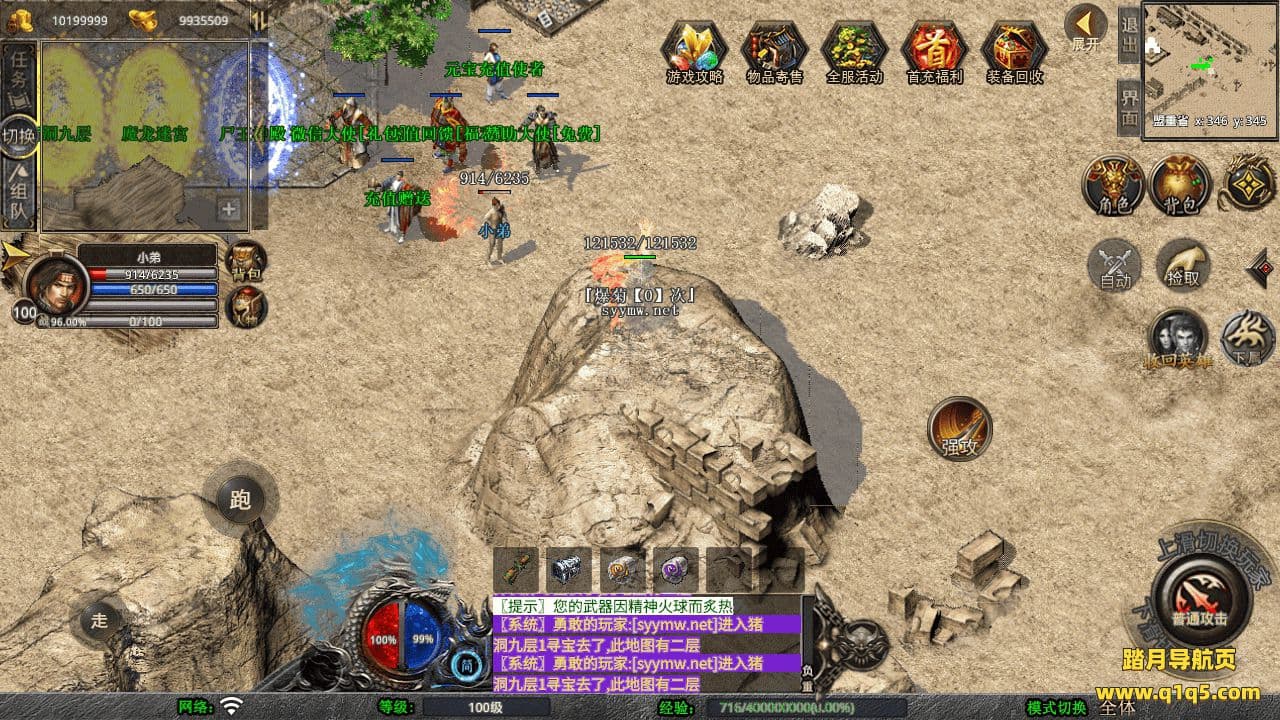The height and width of the screenshot is (720, 1280).
Task: Select the 跑 run movement button
Action: point(240,499)
